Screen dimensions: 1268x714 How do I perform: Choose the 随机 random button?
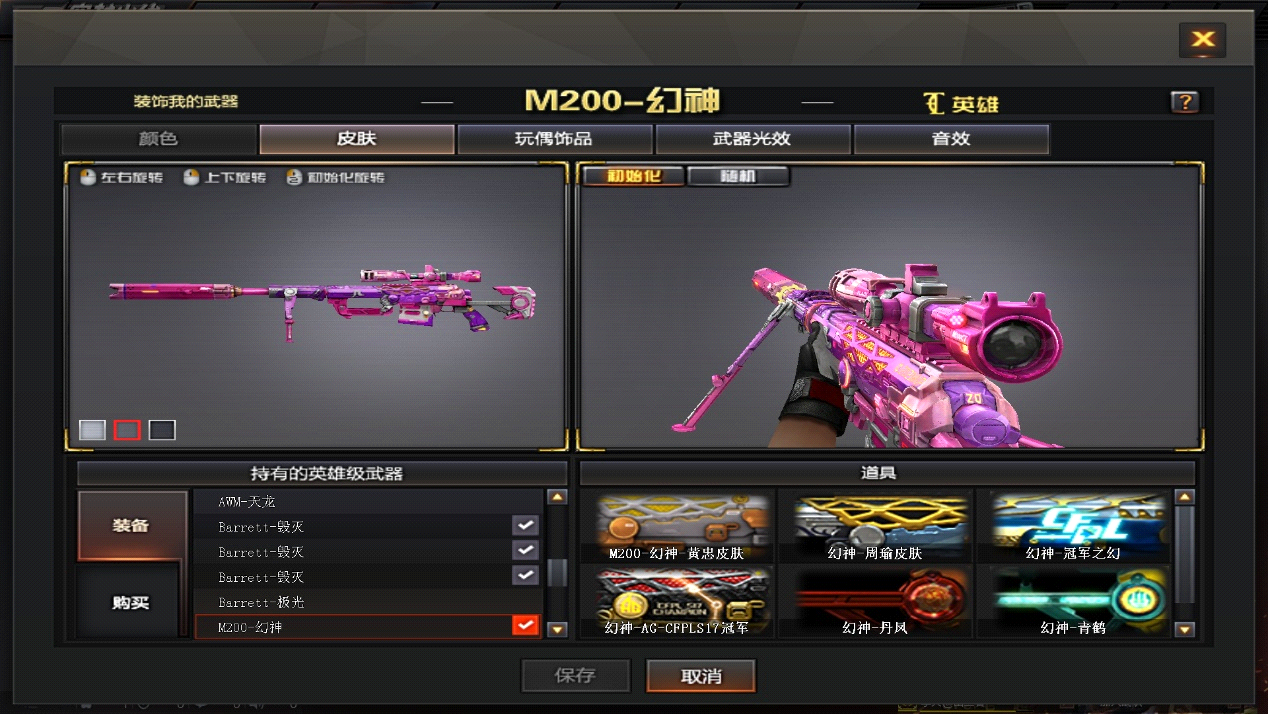pyautogui.click(x=738, y=176)
